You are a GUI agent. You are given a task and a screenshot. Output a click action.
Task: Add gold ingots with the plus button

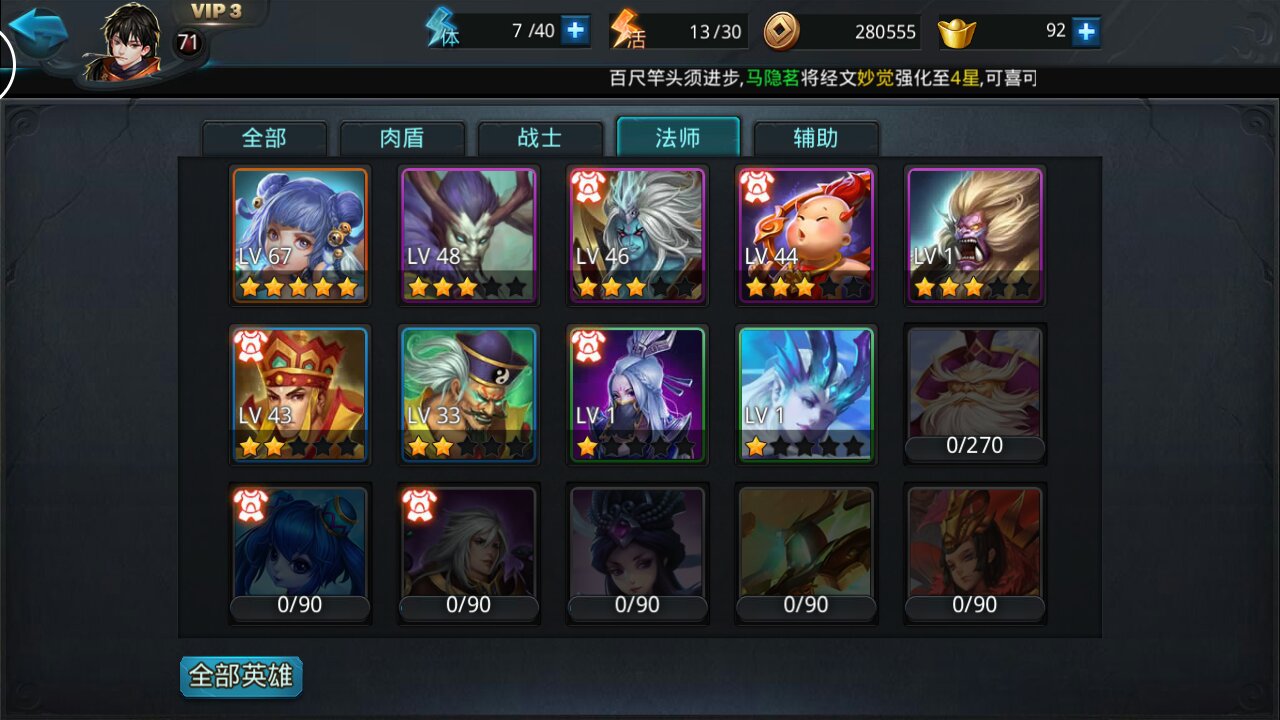pos(1086,32)
